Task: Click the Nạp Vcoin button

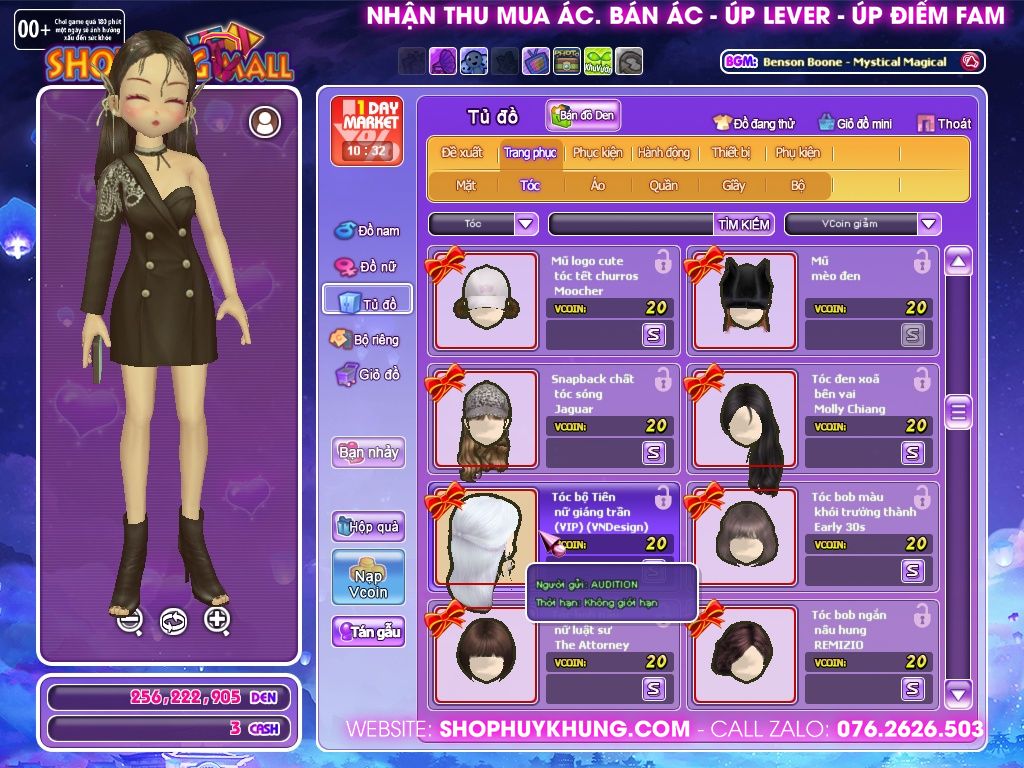Action: (x=368, y=578)
